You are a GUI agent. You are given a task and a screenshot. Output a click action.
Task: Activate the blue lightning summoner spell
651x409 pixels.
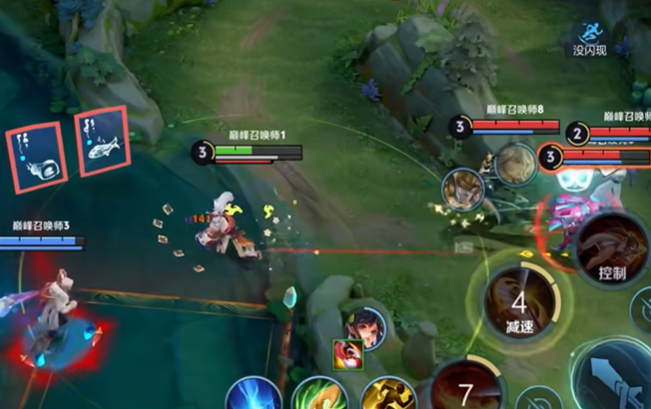tap(252, 395)
